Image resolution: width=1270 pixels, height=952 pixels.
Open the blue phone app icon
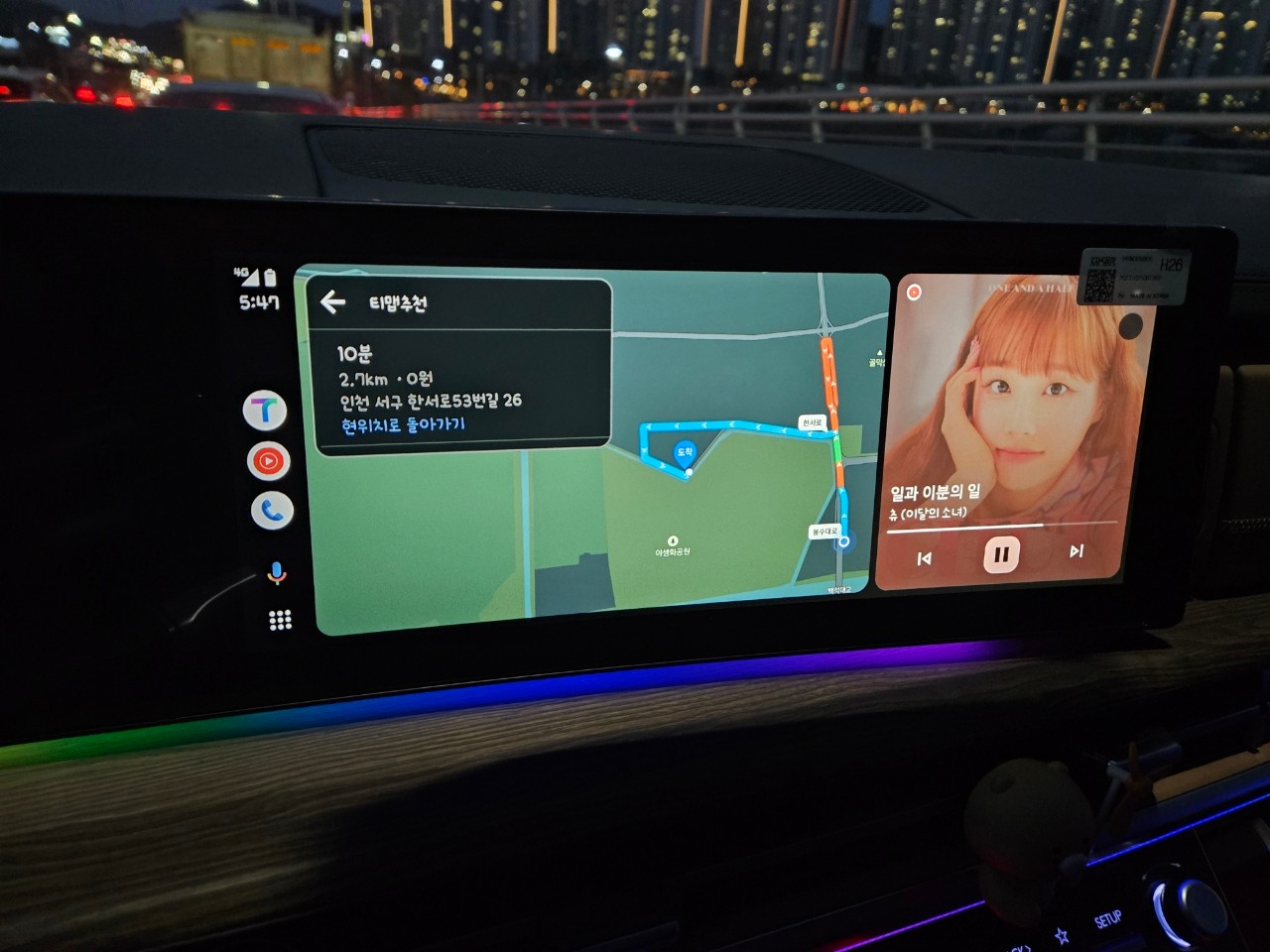click(272, 511)
